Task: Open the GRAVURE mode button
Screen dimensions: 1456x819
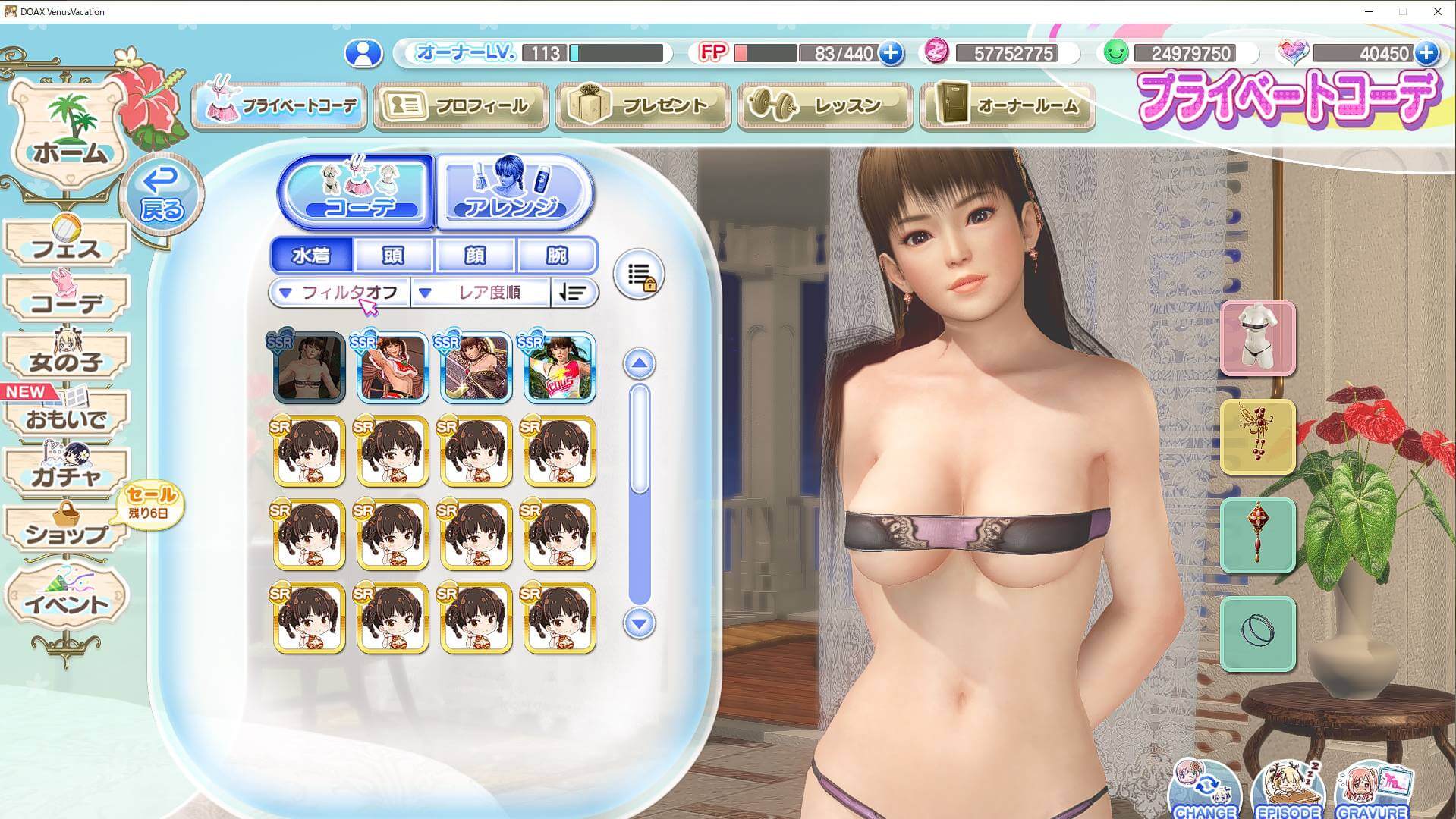Action: (1373, 792)
